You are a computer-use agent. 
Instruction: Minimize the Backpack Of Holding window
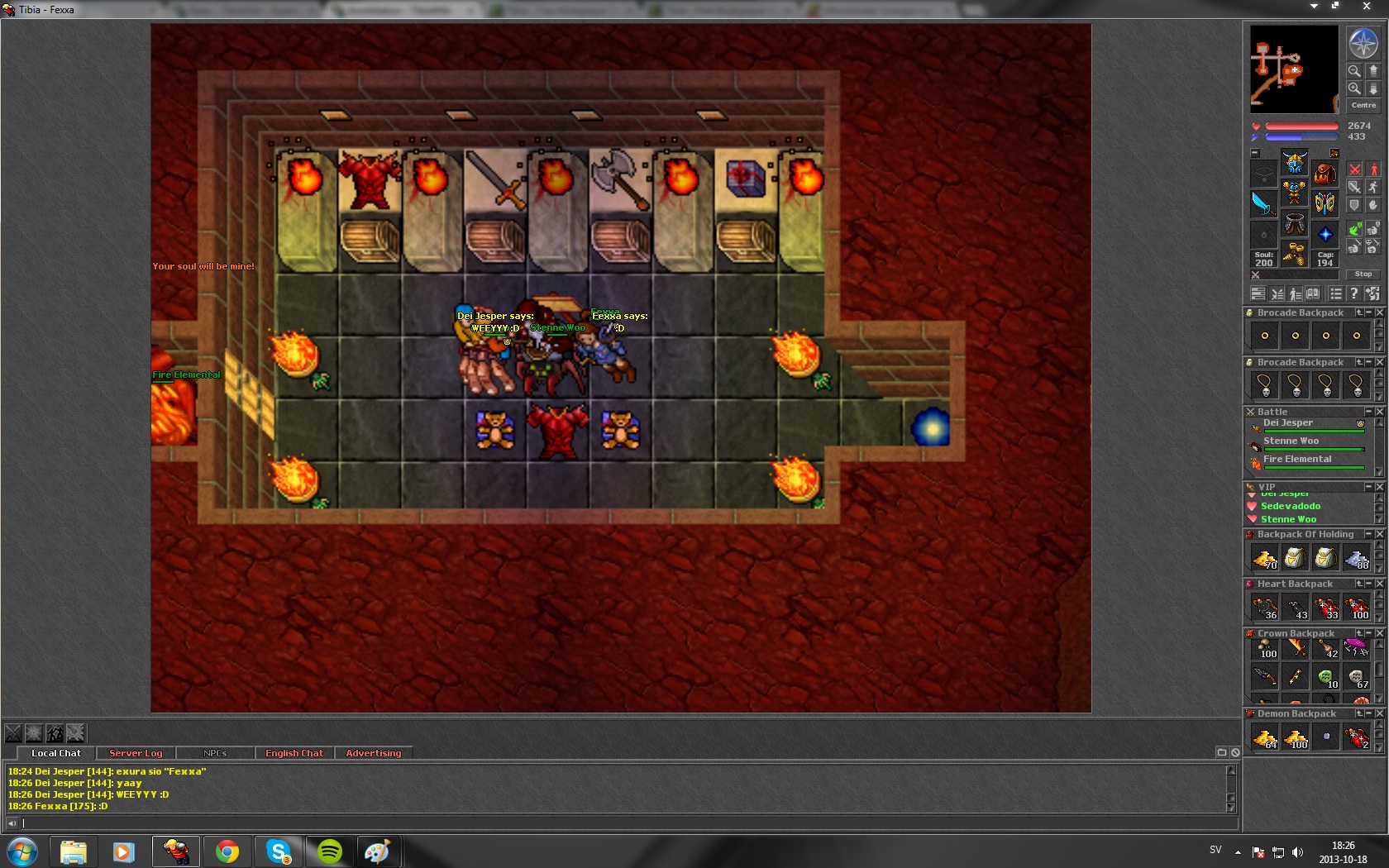[1368, 534]
